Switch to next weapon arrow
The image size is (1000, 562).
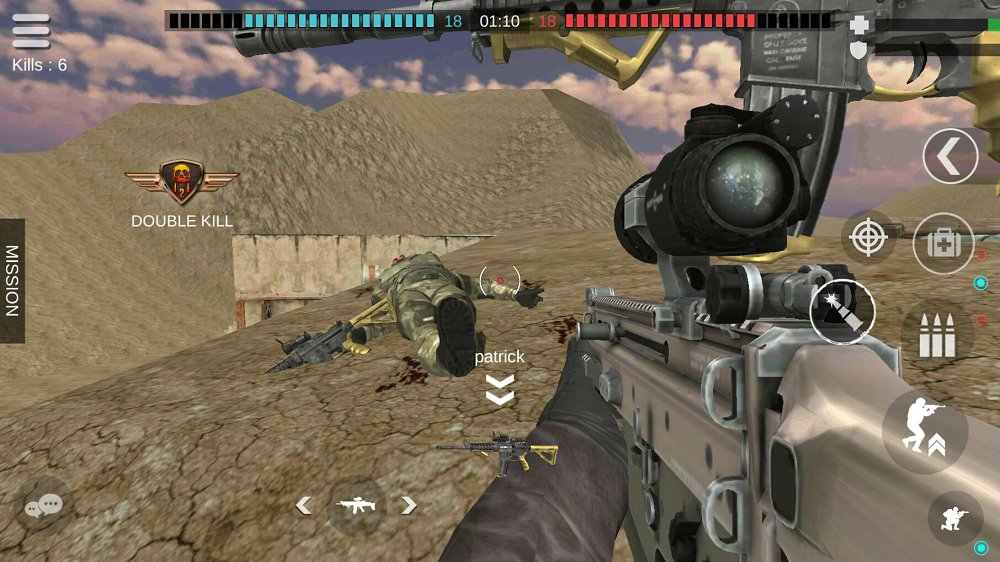coord(408,506)
